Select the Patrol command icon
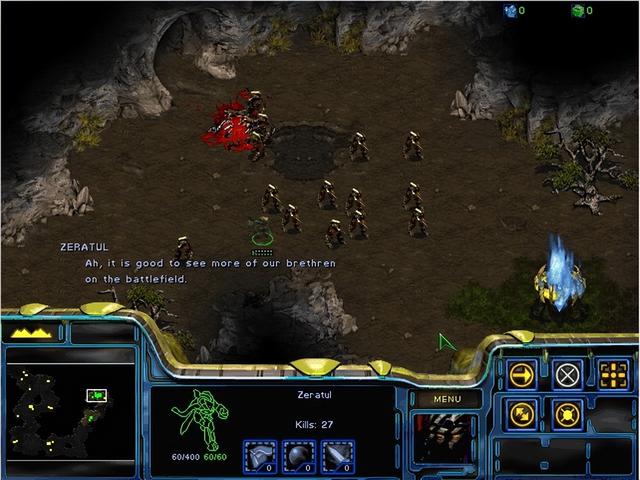640x480 pixels. coord(523,413)
